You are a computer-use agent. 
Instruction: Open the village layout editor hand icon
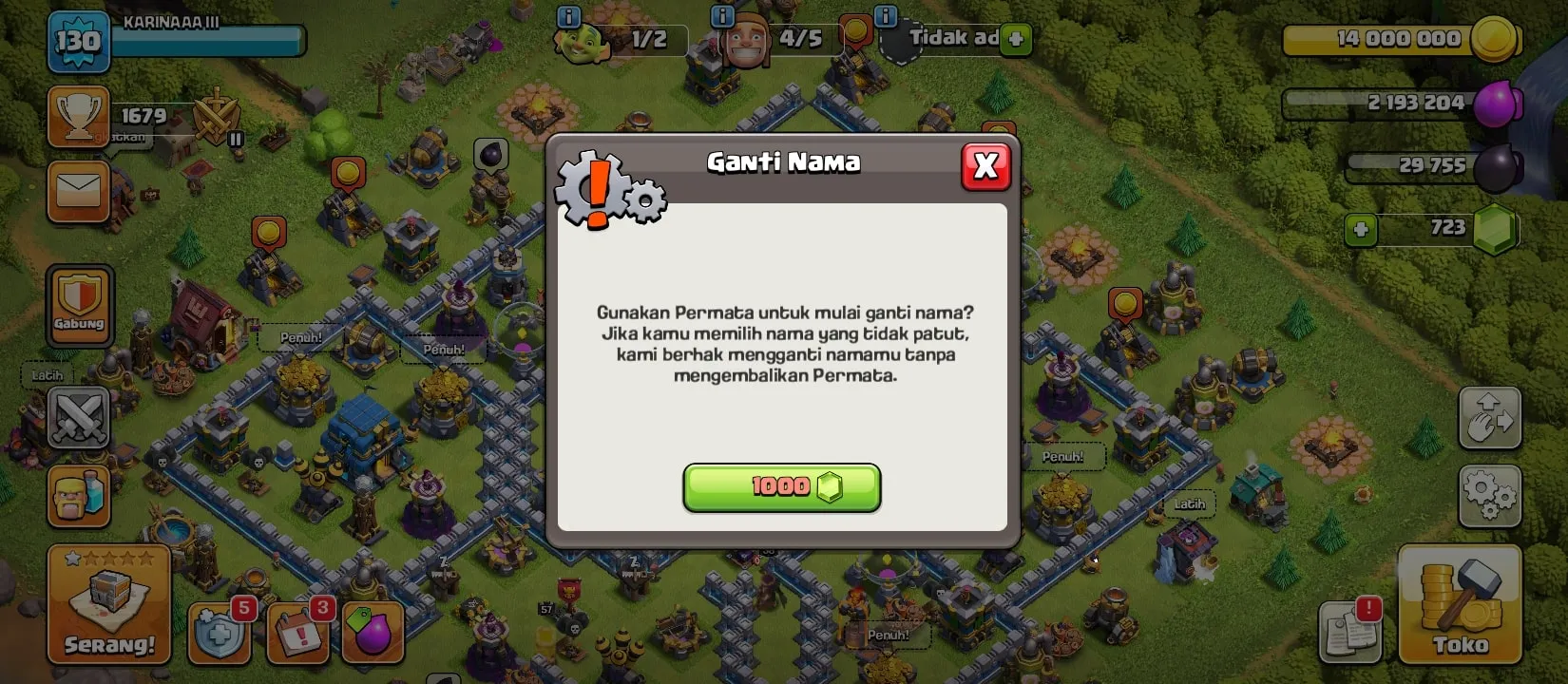tap(1490, 418)
